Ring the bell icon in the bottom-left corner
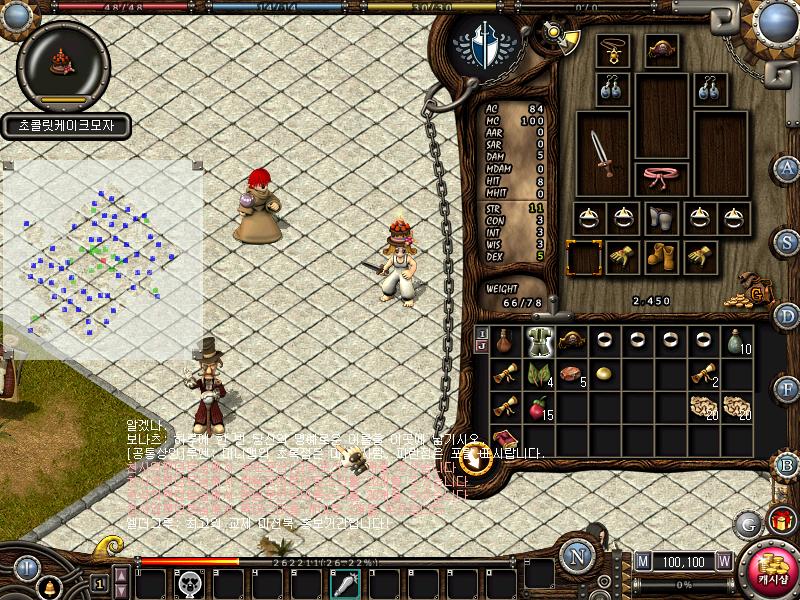 coord(48,587)
